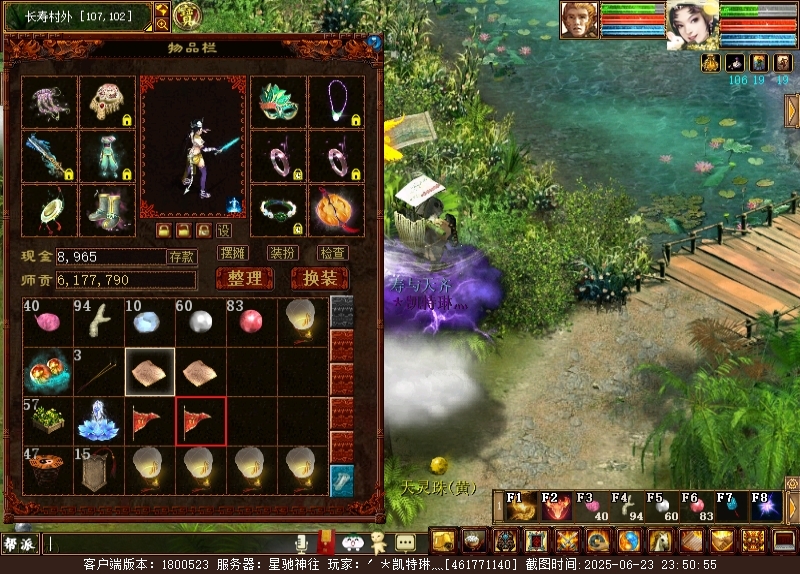This screenshot has height=574, width=800.
Task: Use the F1 hotbar skill
Action: (x=520, y=507)
